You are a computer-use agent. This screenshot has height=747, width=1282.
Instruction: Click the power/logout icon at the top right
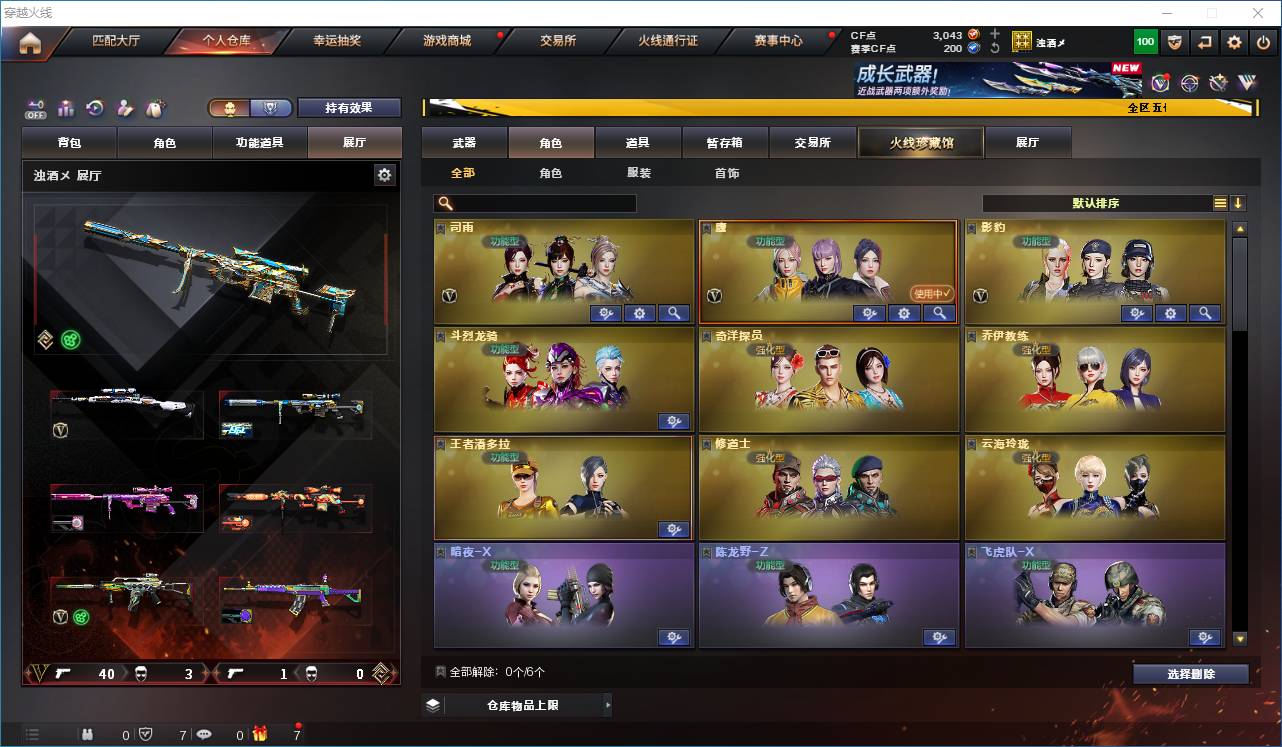pos(1264,42)
